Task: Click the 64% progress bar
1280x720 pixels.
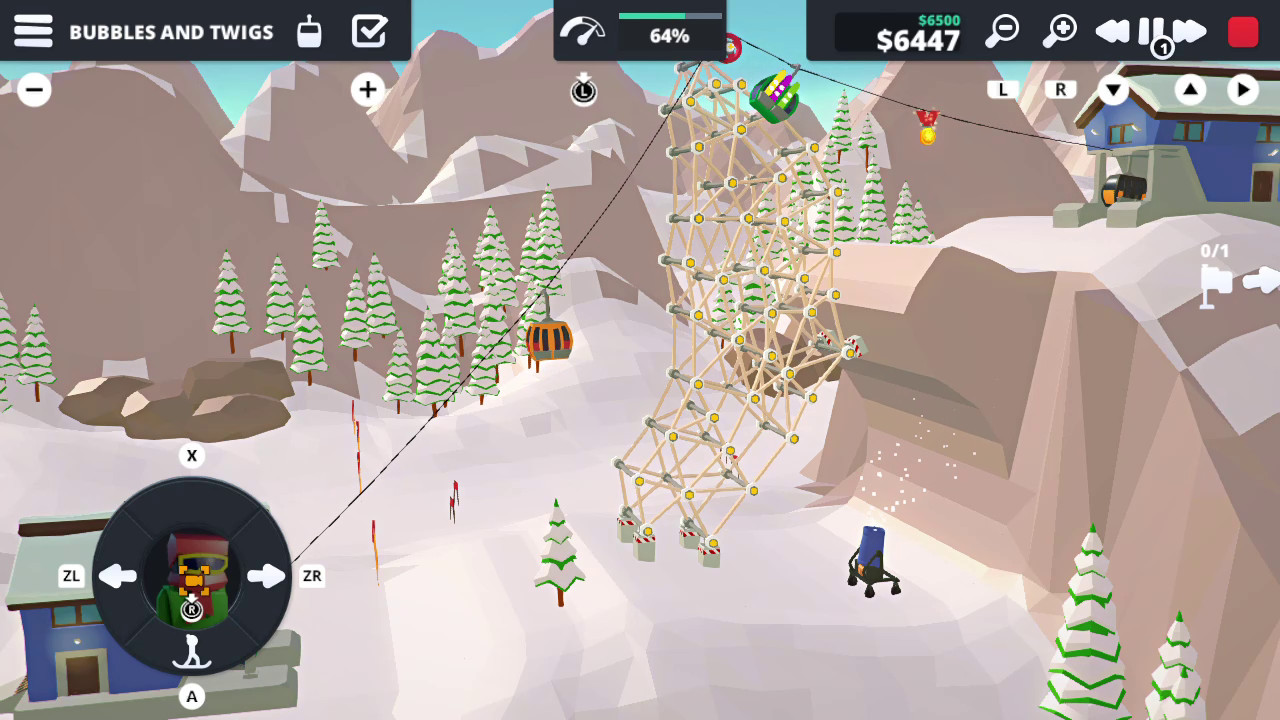Action: [668, 31]
